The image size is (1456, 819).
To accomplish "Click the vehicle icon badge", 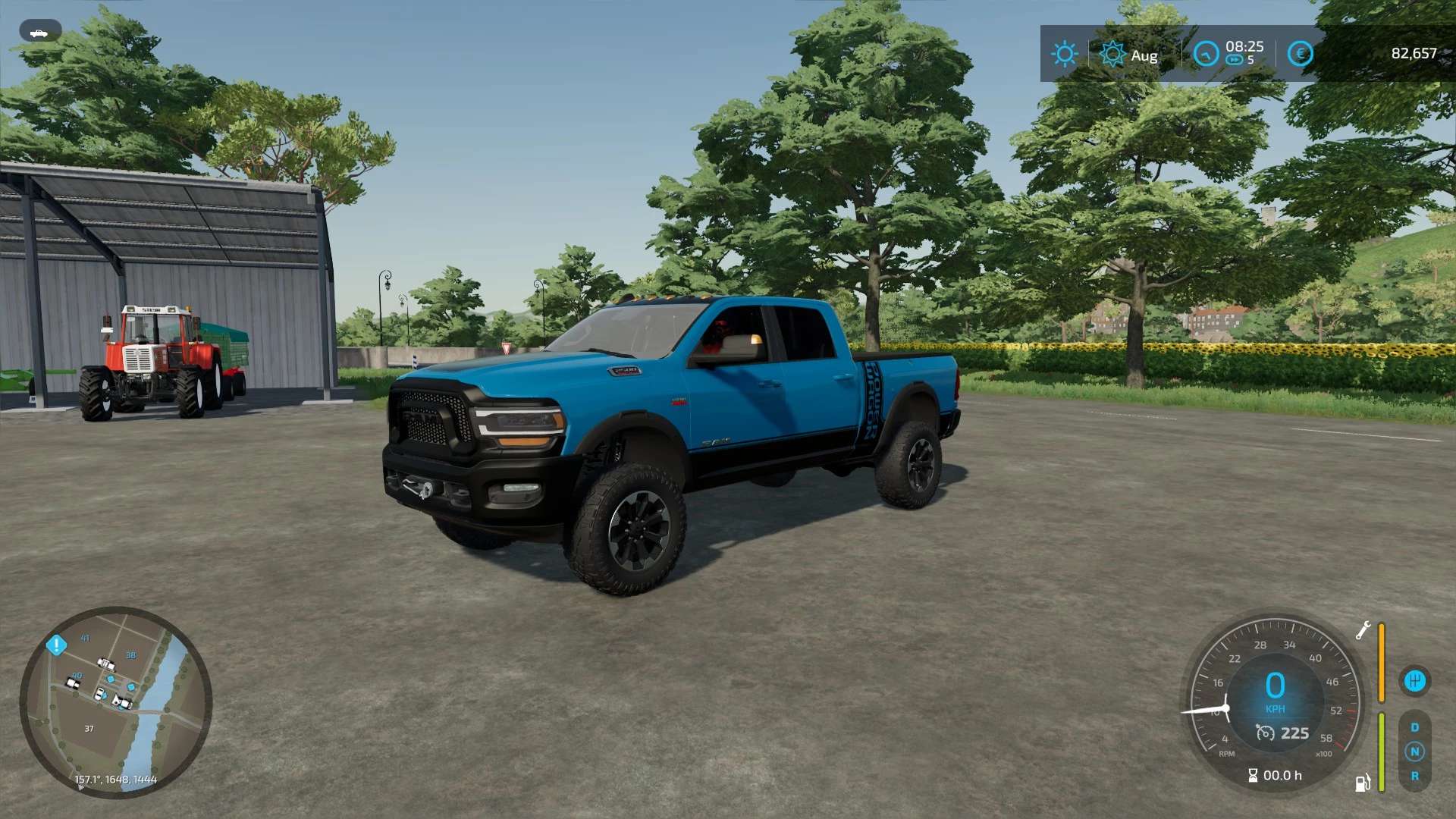I will click(39, 33).
